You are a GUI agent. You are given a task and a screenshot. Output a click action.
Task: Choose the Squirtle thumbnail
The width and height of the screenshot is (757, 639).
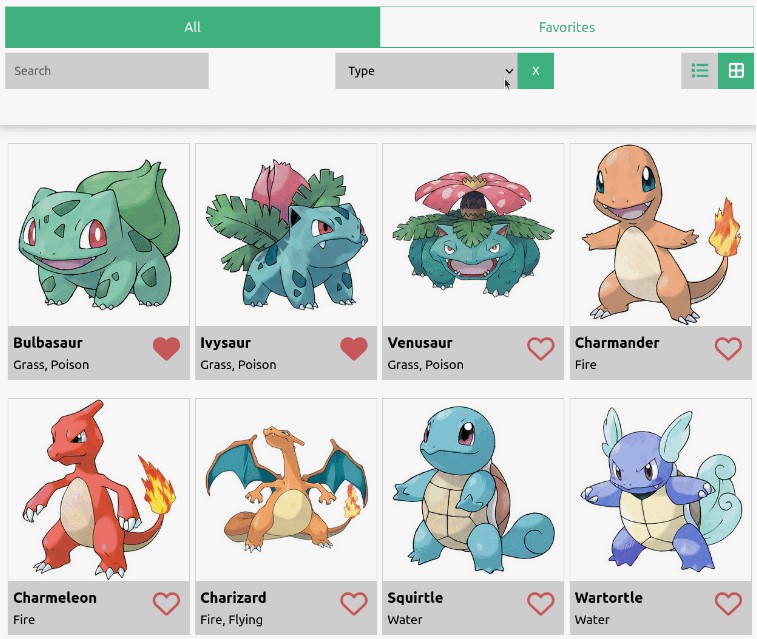click(x=473, y=490)
